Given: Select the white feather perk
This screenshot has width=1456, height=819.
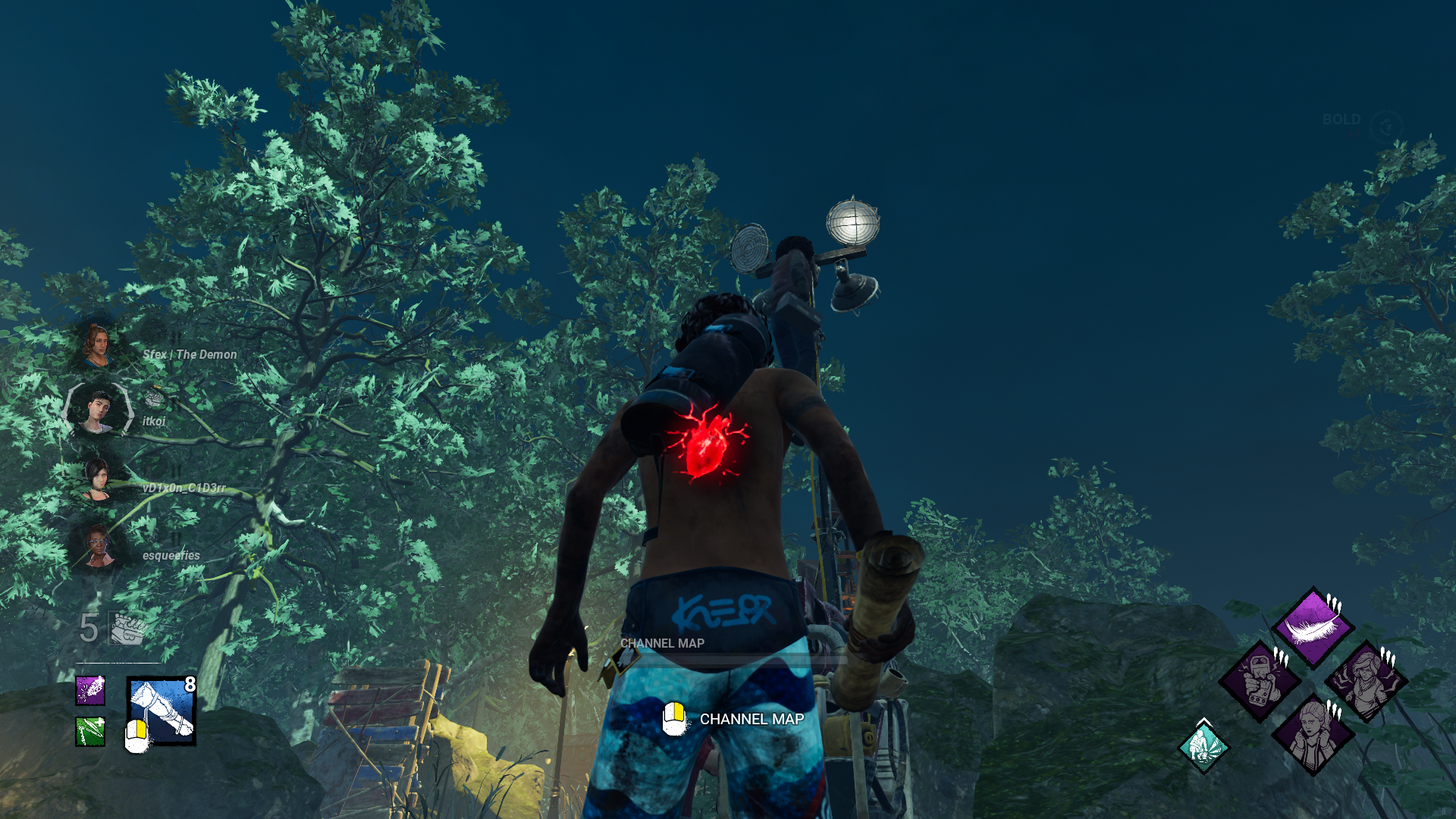Looking at the screenshot, I should click(x=1313, y=627).
